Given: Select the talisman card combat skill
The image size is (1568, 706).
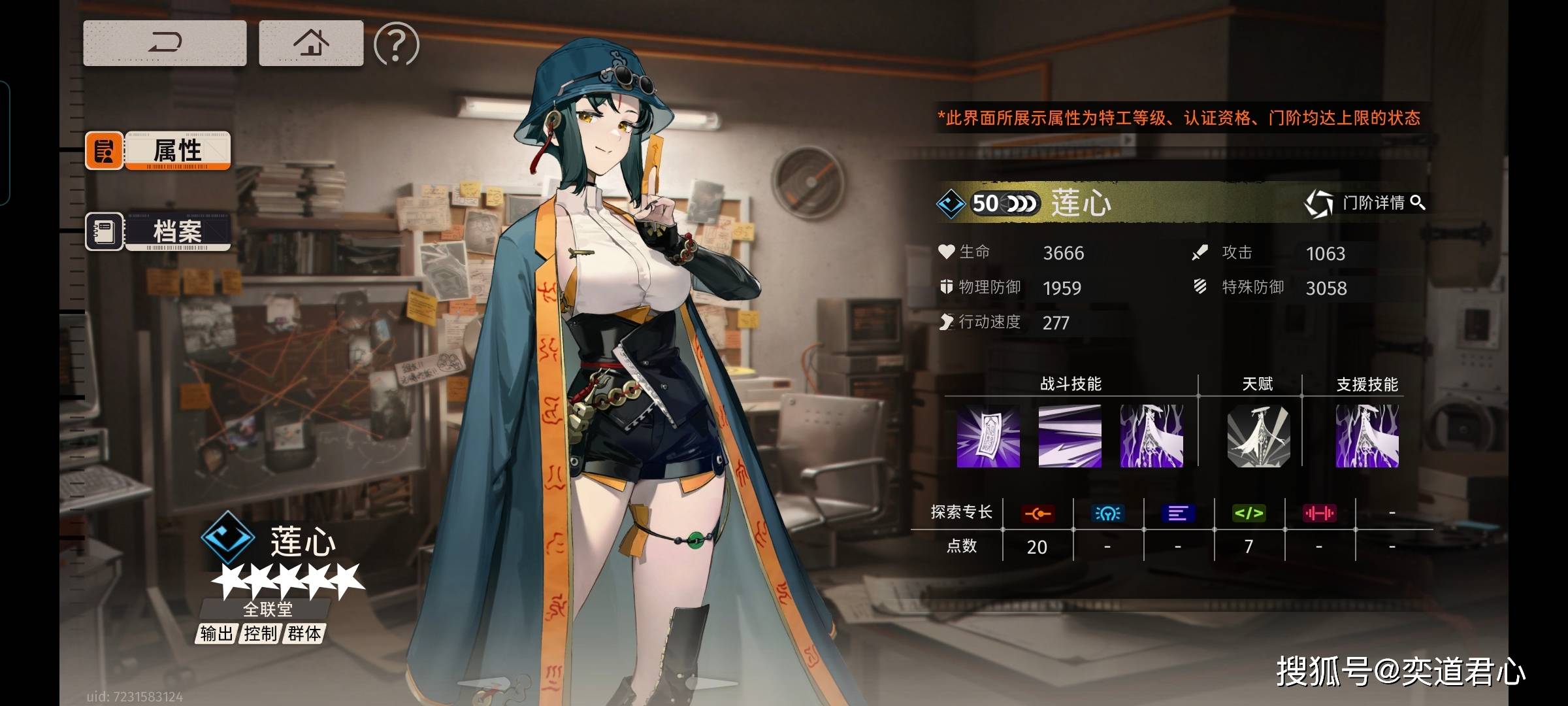Looking at the screenshot, I should pyautogui.click(x=988, y=436).
